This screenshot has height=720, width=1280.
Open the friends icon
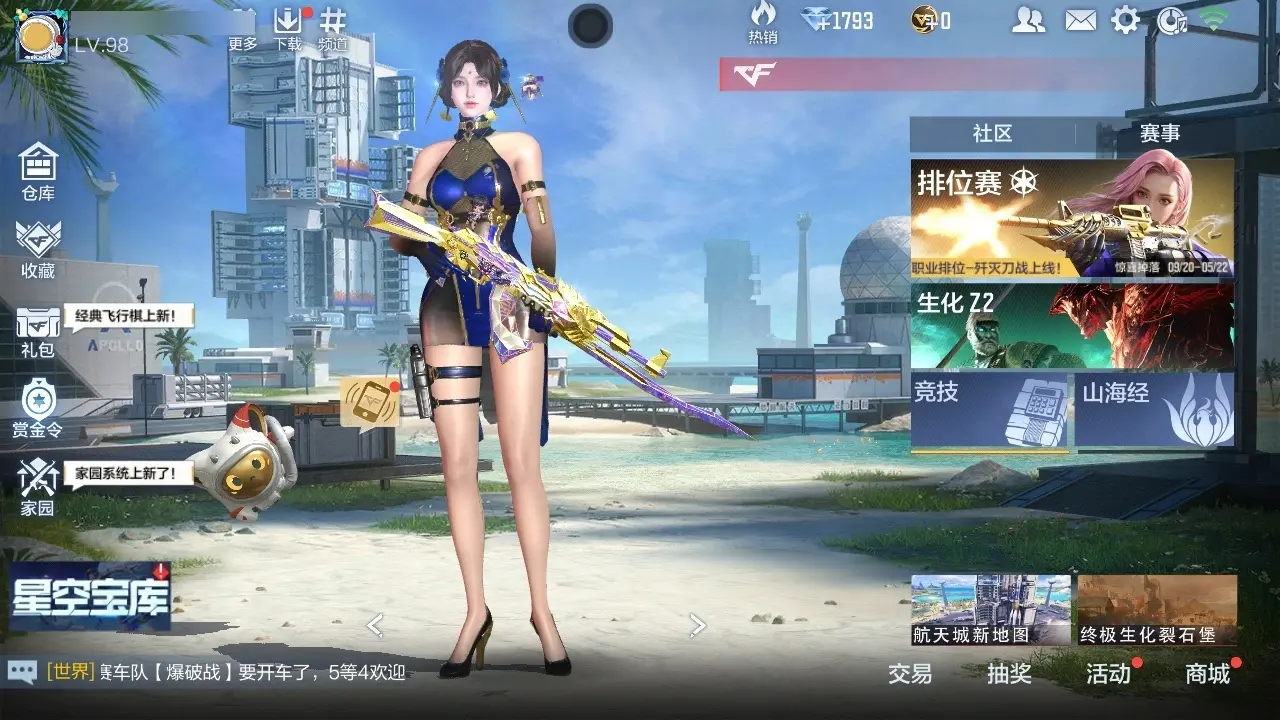pyautogui.click(x=1028, y=20)
